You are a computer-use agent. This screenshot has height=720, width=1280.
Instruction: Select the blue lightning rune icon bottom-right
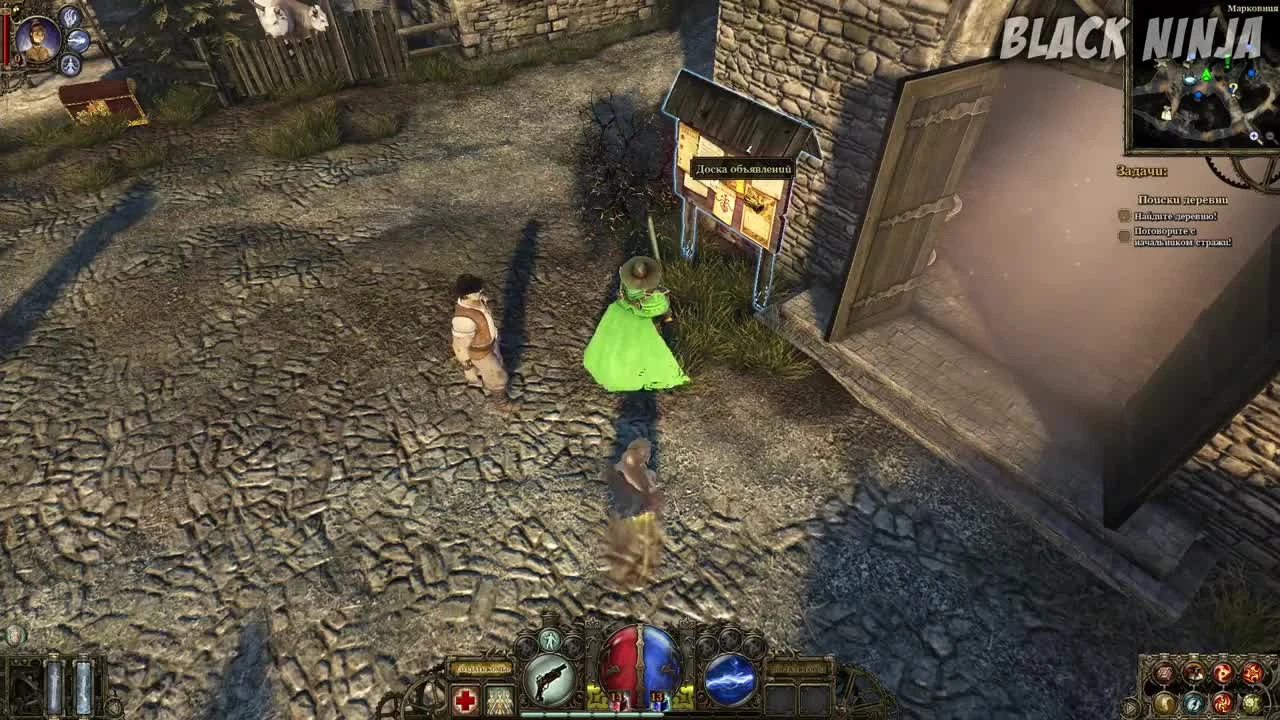coord(1193,703)
